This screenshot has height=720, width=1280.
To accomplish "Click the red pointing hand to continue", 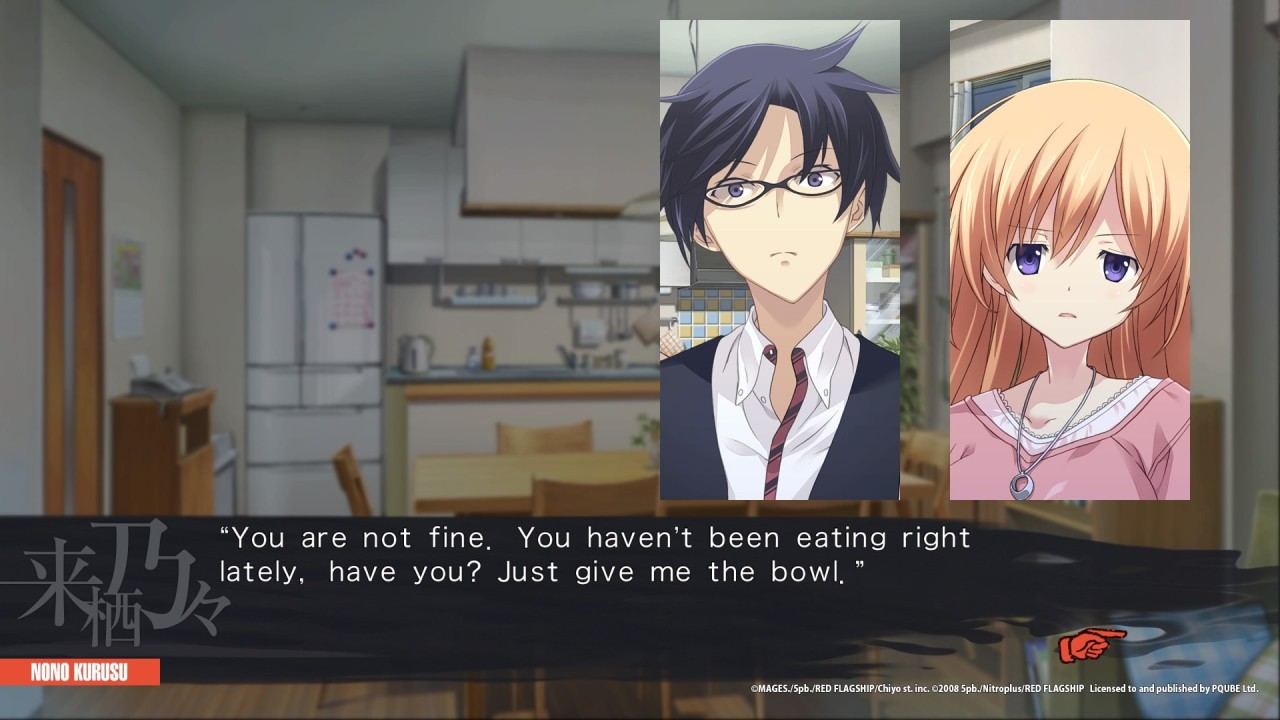I will tap(1091, 645).
